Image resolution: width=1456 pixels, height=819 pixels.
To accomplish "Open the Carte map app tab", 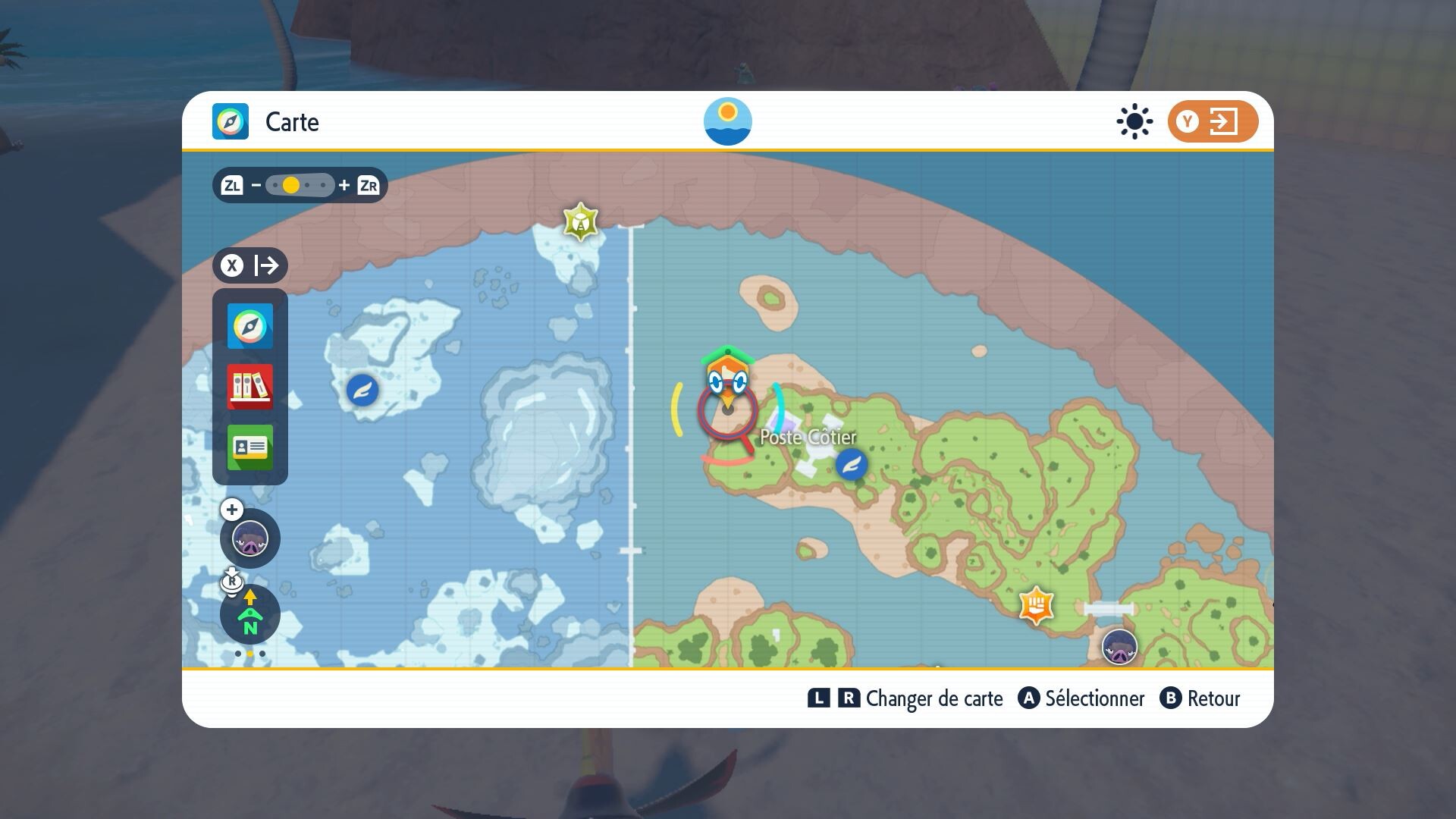I will click(x=249, y=326).
